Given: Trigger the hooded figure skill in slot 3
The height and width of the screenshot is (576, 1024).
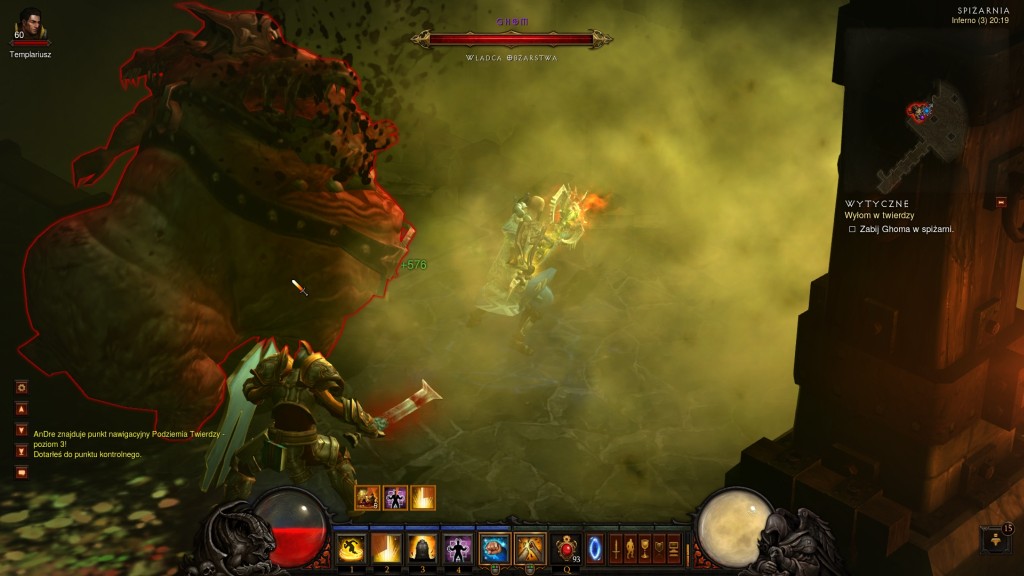Looking at the screenshot, I should pyautogui.click(x=422, y=548).
